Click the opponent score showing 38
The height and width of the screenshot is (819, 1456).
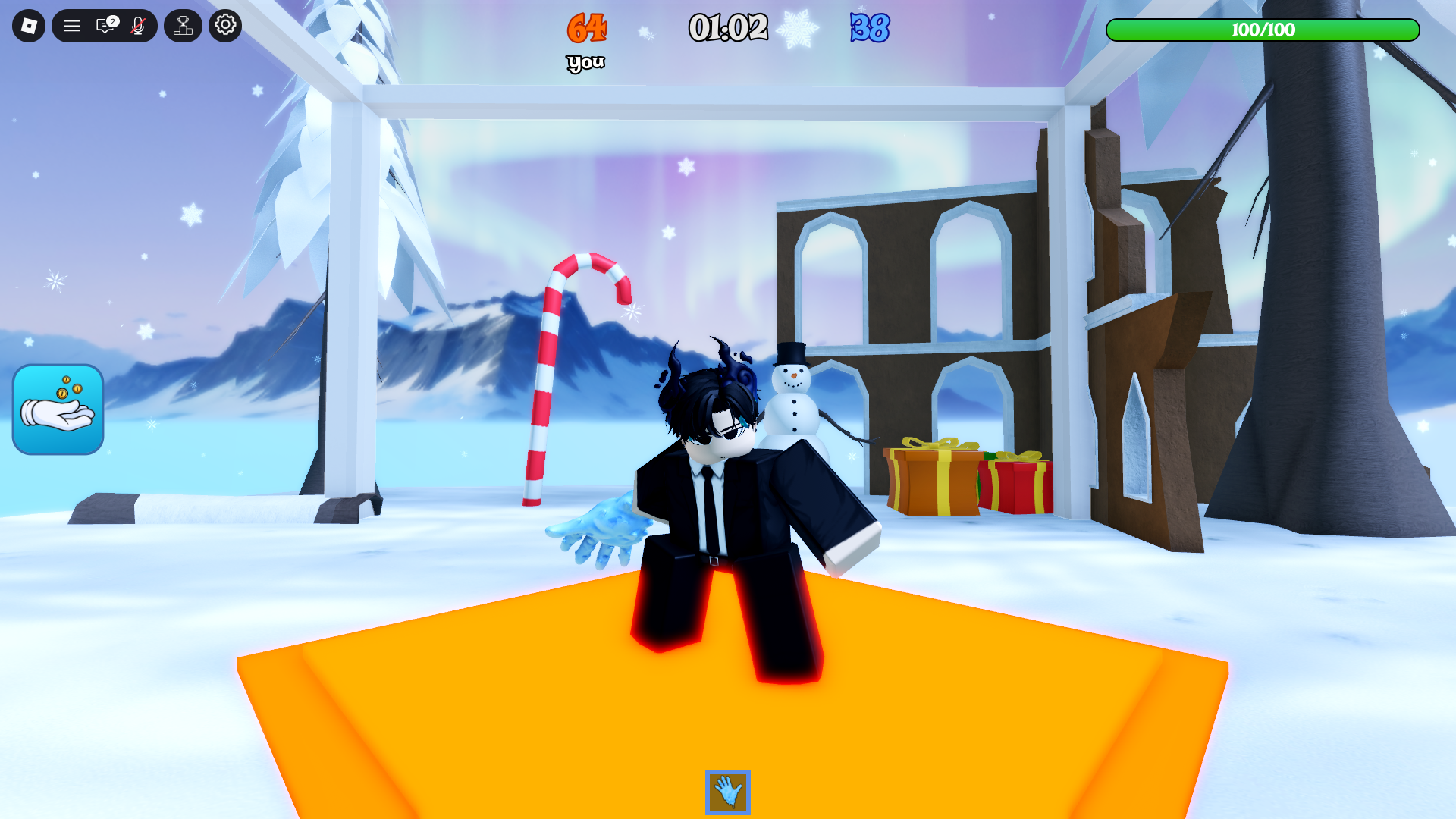pyautogui.click(x=871, y=29)
